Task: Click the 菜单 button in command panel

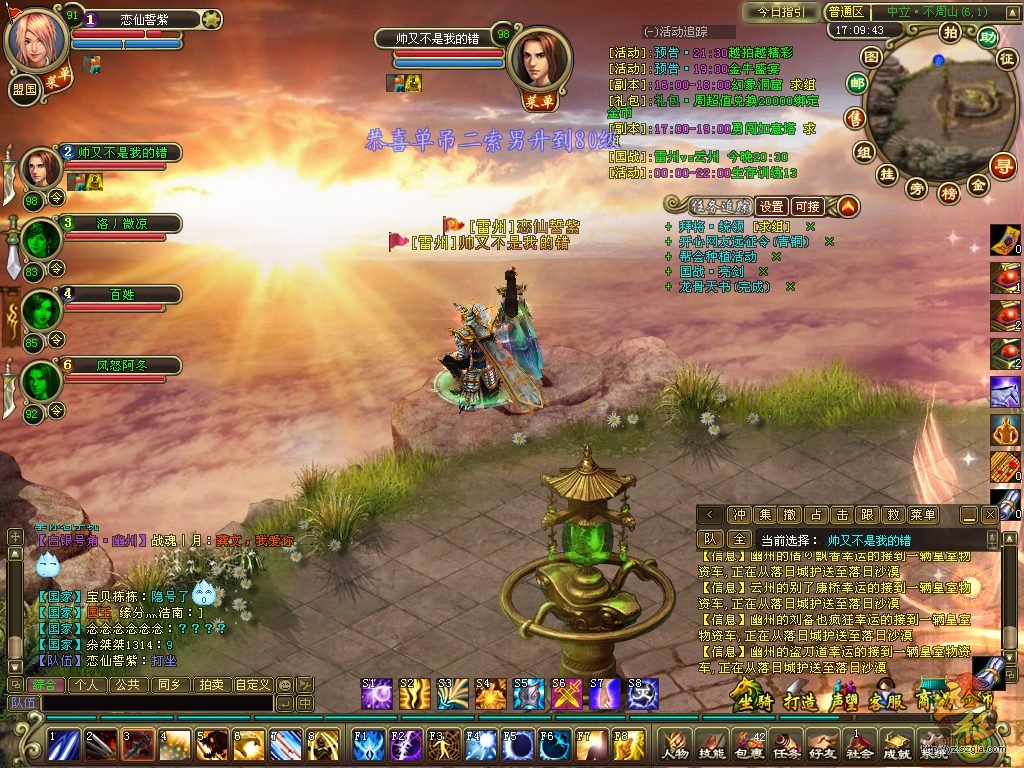Action: (x=923, y=514)
